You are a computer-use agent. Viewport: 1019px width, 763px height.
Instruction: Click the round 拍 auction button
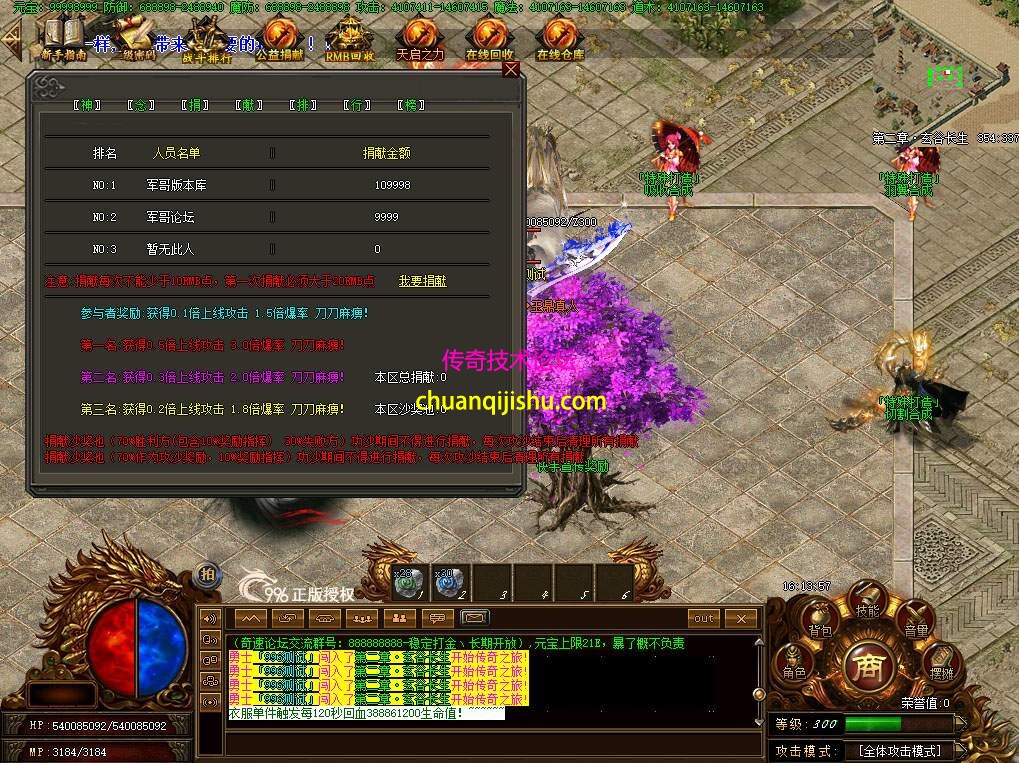click(207, 573)
